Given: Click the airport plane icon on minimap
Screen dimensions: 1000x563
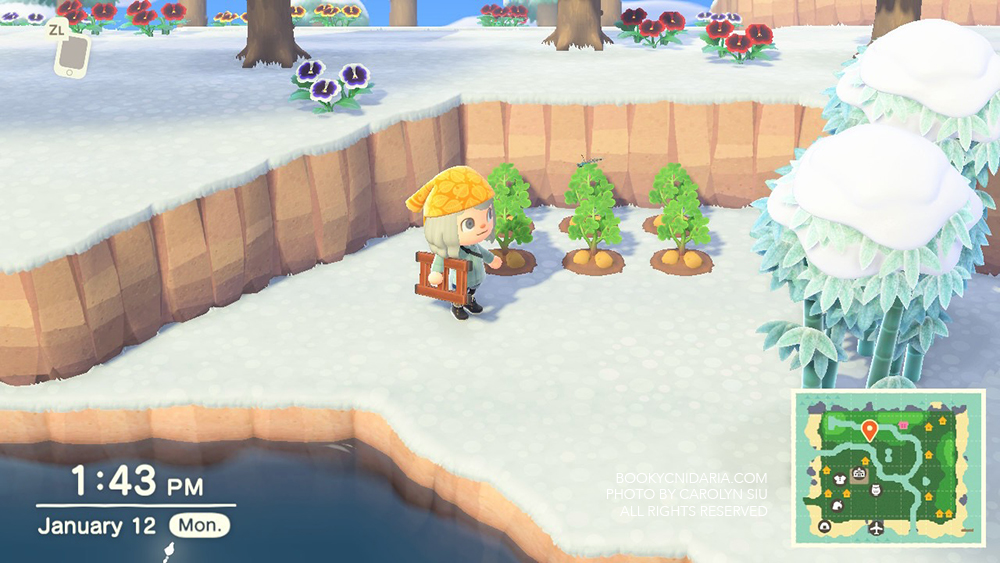Looking at the screenshot, I should [876, 527].
